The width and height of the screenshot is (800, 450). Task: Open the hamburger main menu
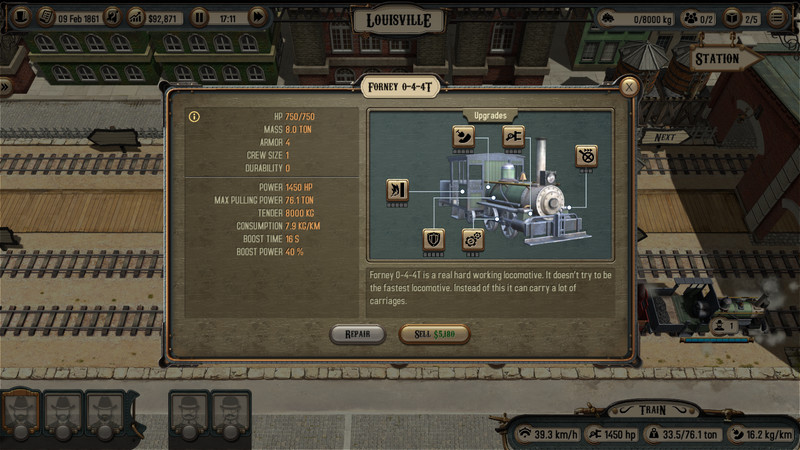coord(778,18)
